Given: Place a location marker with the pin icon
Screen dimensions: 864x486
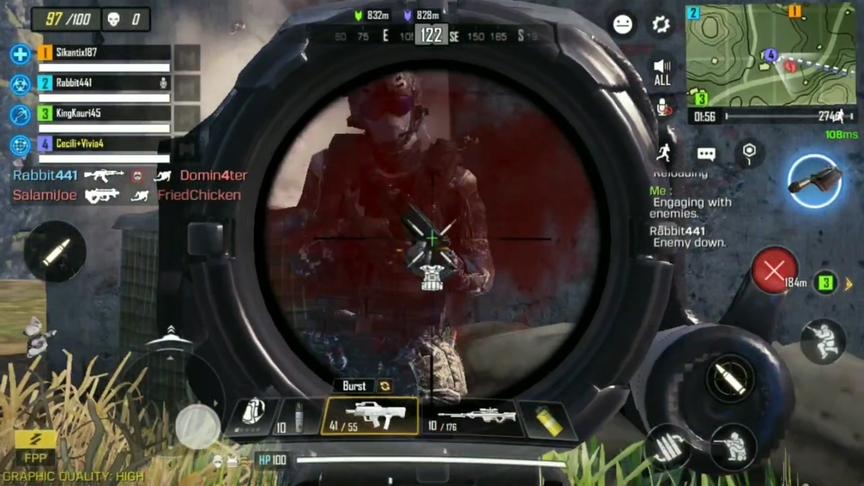Looking at the screenshot, I should 749,153.
